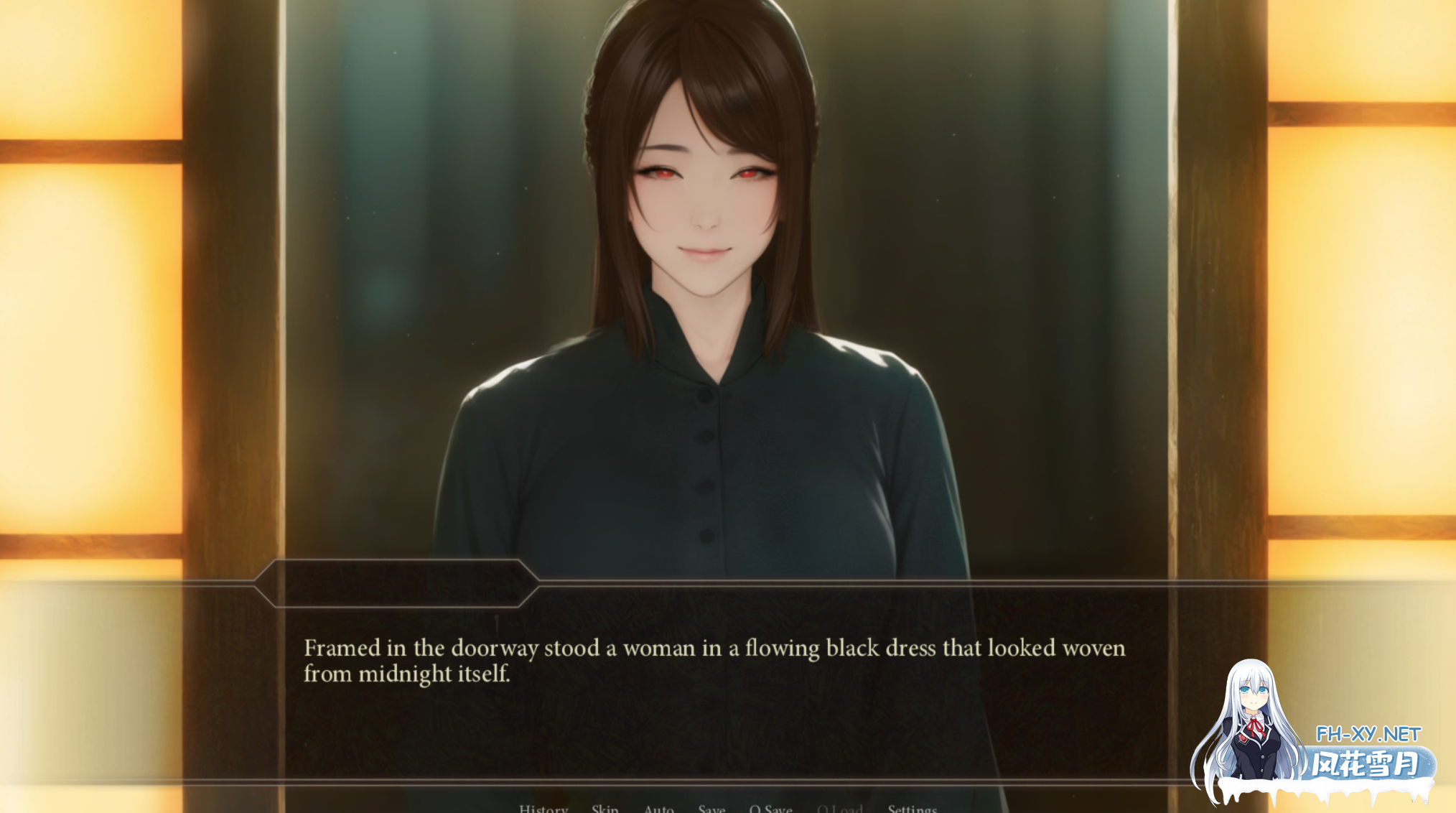Click the empty name banner above the textbox
Viewport: 1456px width, 813px height.
click(395, 583)
